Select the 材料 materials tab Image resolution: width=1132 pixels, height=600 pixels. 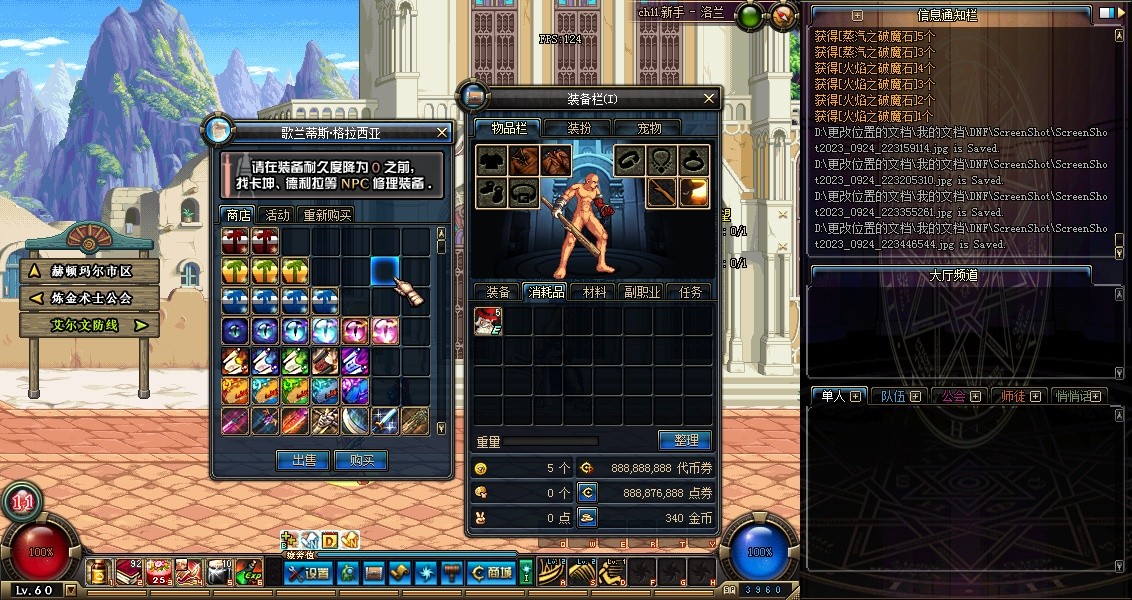[x=594, y=292]
